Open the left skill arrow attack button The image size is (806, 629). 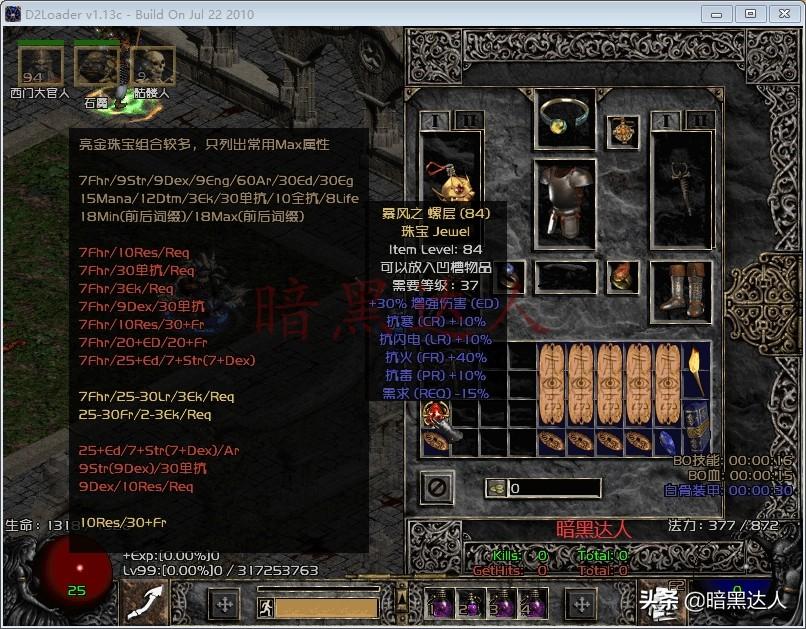[145, 603]
